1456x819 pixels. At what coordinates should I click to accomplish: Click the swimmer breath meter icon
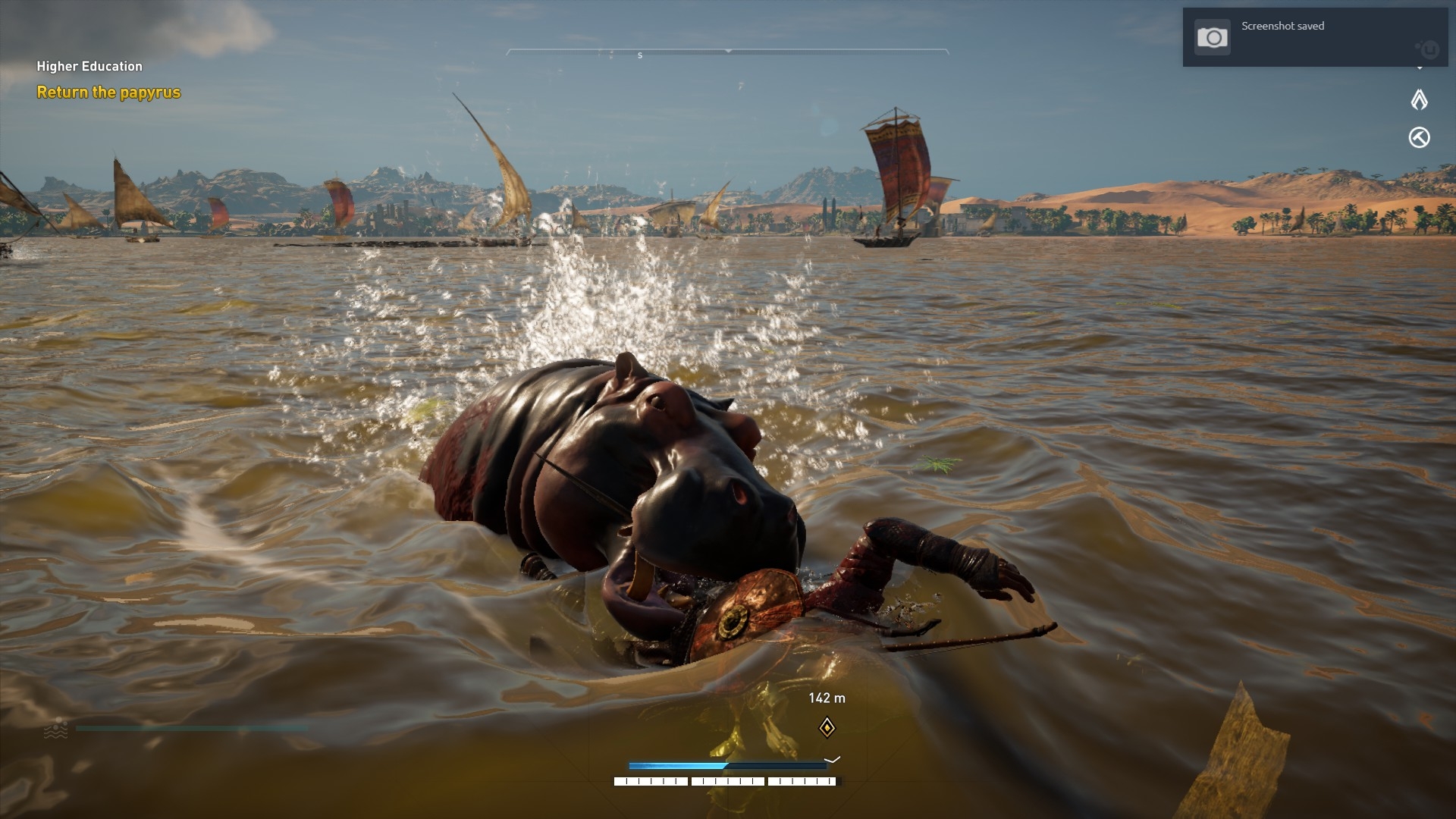tap(56, 729)
